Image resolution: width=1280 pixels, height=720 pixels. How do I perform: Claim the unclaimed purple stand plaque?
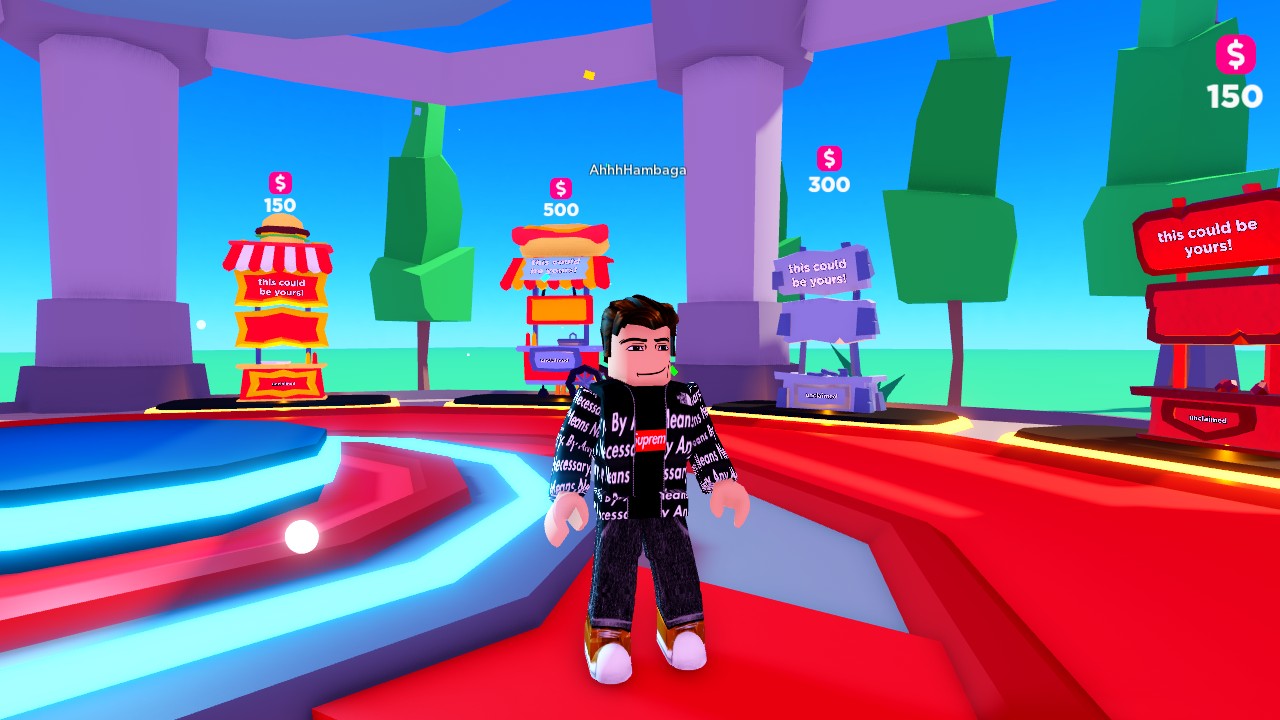point(823,396)
